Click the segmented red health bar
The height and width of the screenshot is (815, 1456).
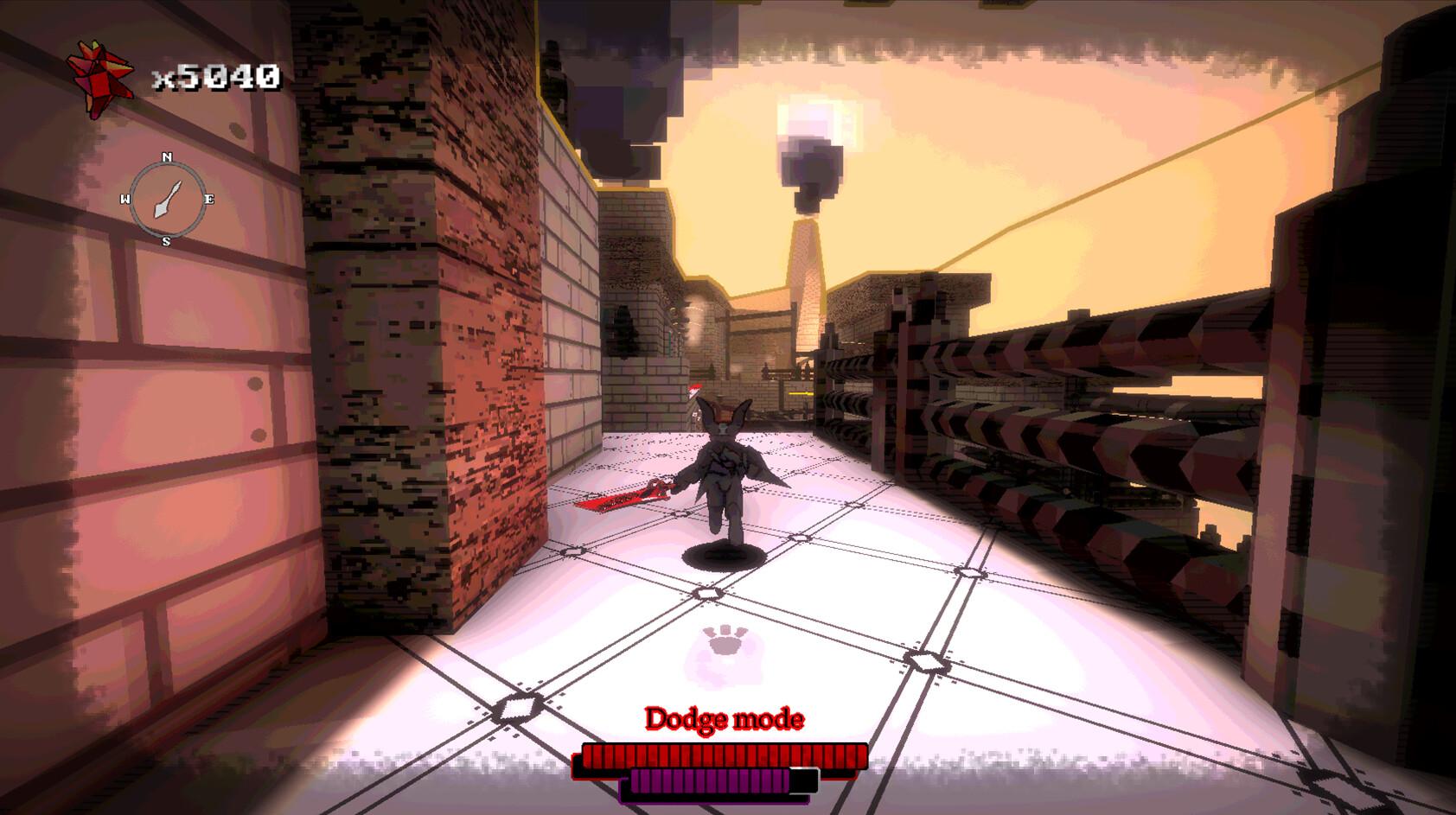[718, 755]
